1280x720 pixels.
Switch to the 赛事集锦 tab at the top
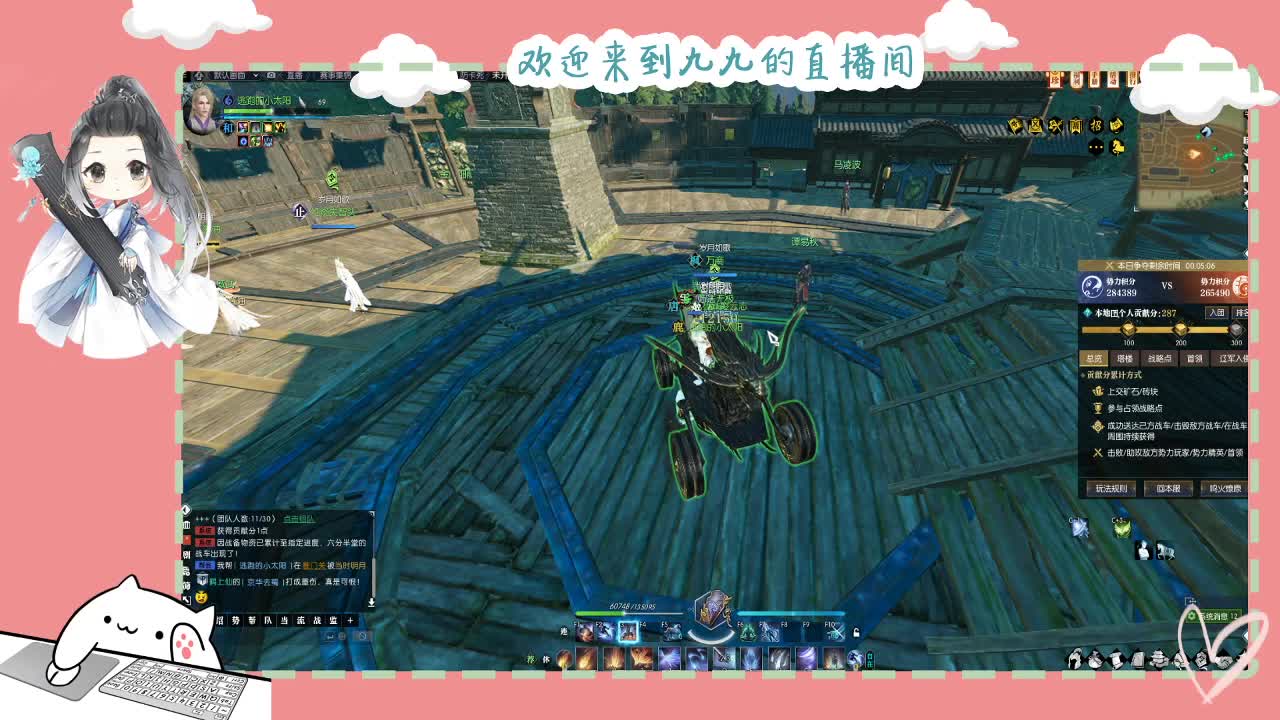click(334, 77)
